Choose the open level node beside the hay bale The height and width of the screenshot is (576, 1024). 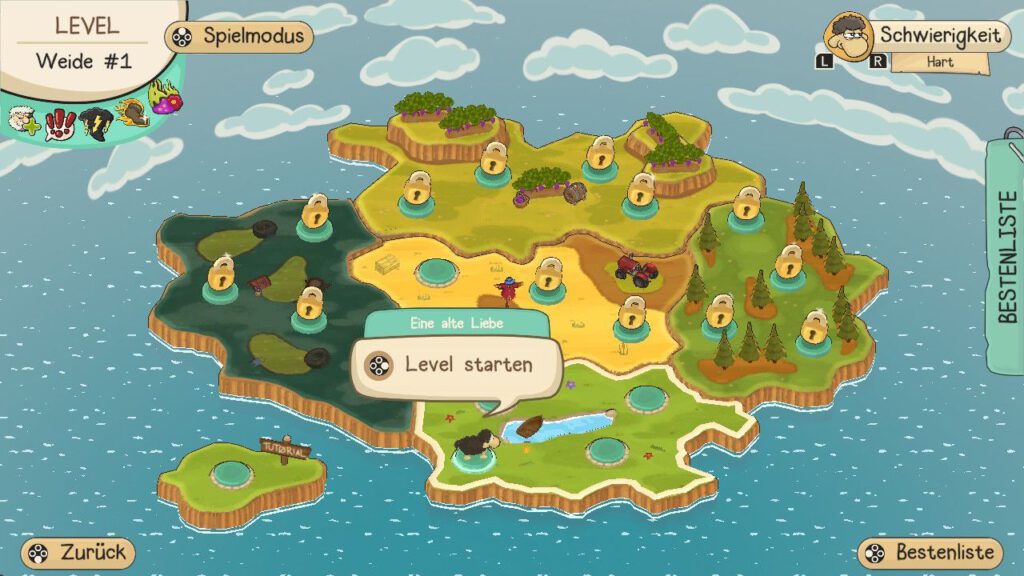[435, 272]
